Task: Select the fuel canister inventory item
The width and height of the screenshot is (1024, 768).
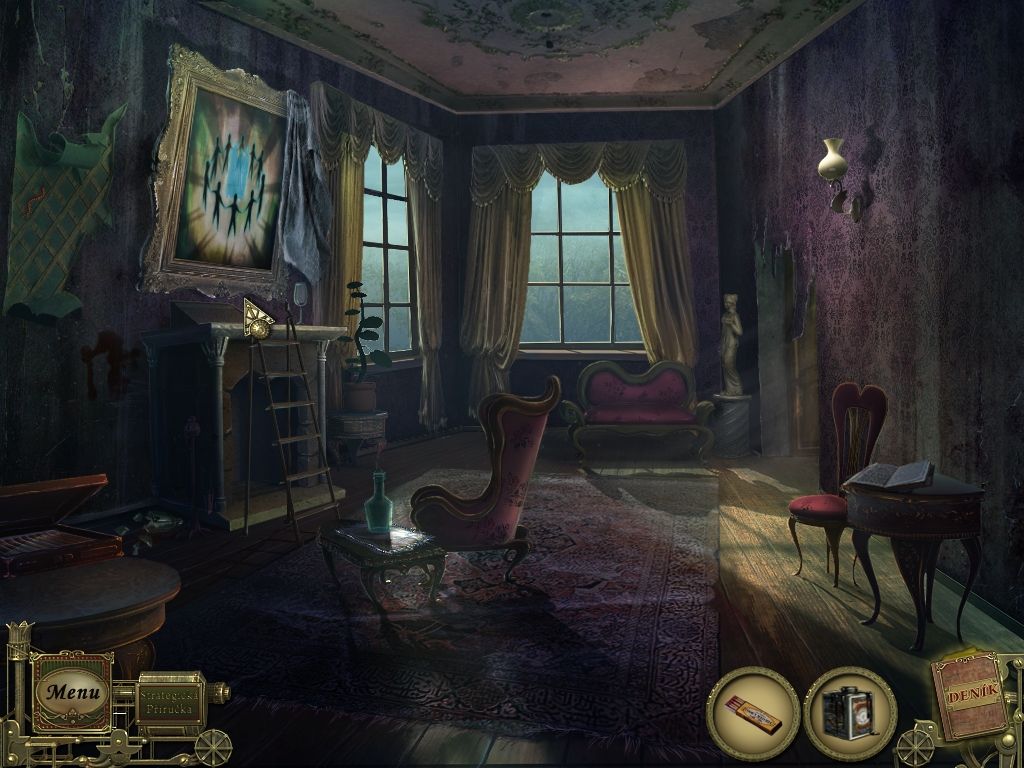Action: click(849, 713)
